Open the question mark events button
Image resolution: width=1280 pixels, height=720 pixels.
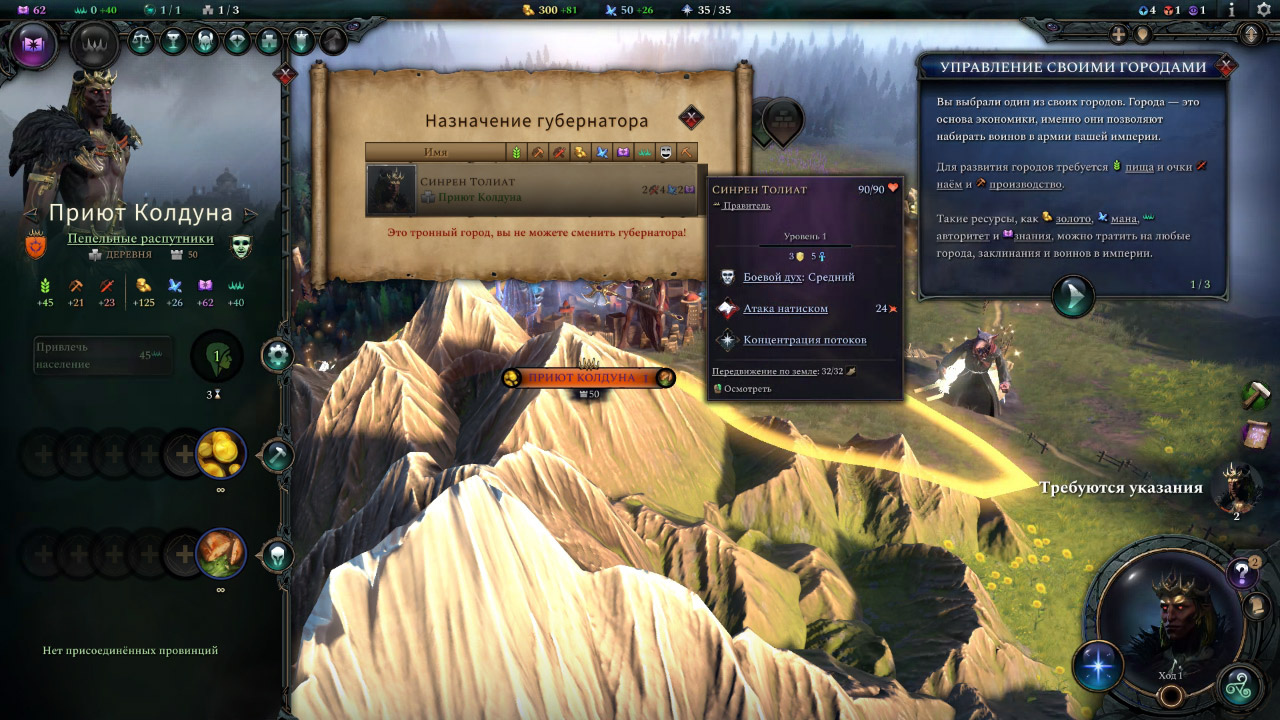click(1242, 573)
